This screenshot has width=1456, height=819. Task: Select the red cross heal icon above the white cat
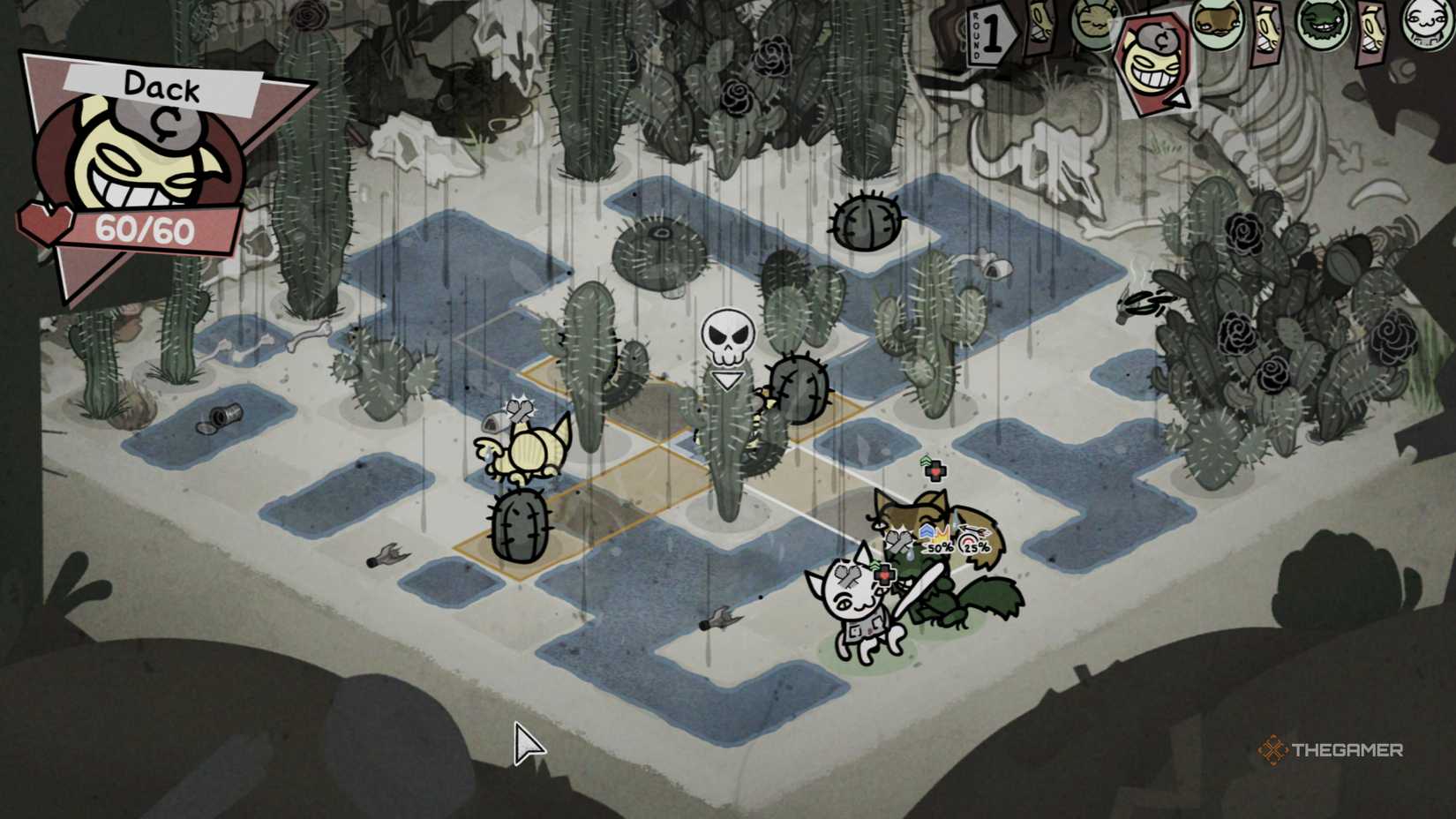tap(884, 574)
